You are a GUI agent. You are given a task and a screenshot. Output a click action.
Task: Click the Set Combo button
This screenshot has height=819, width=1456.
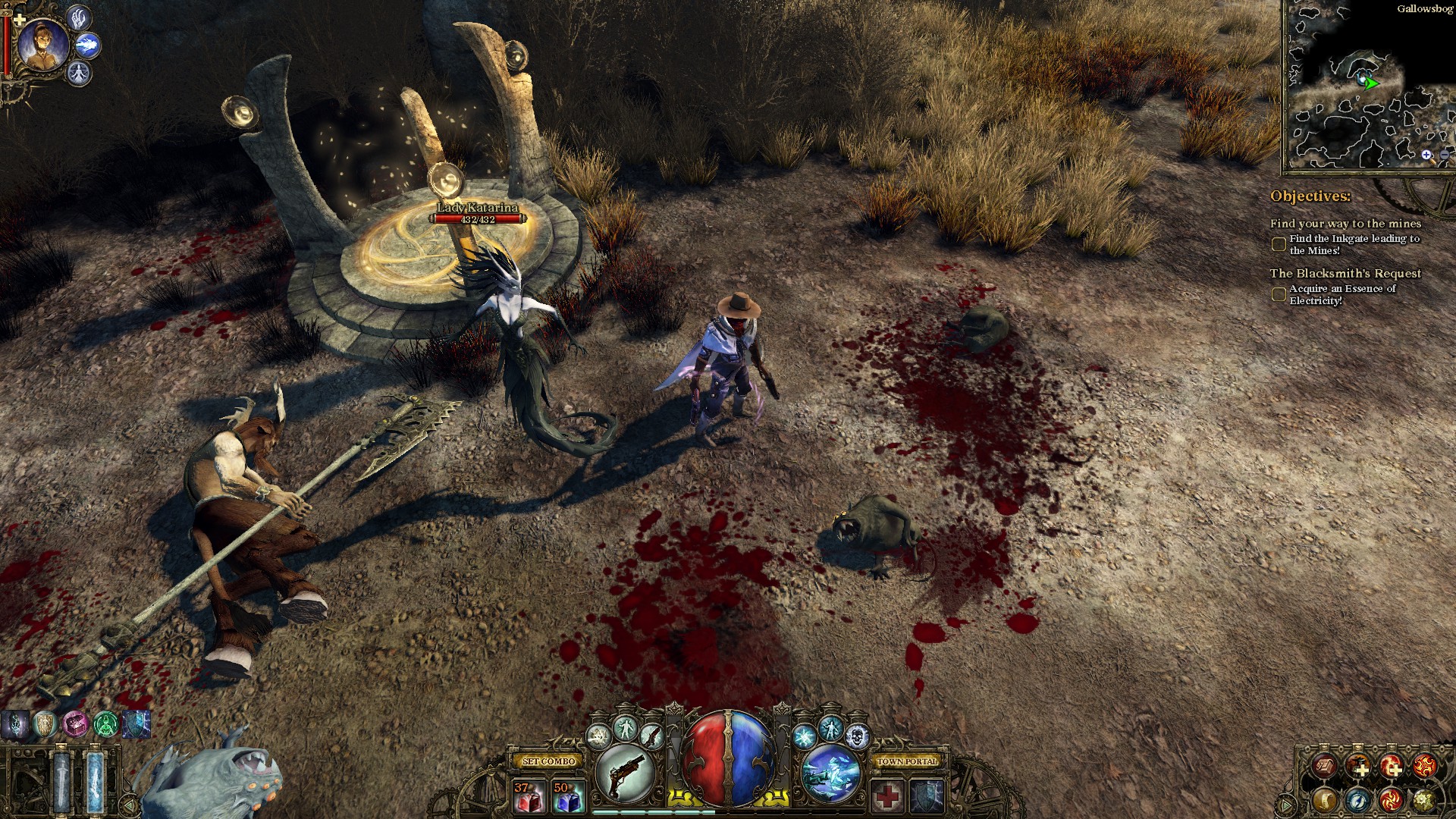[551, 761]
